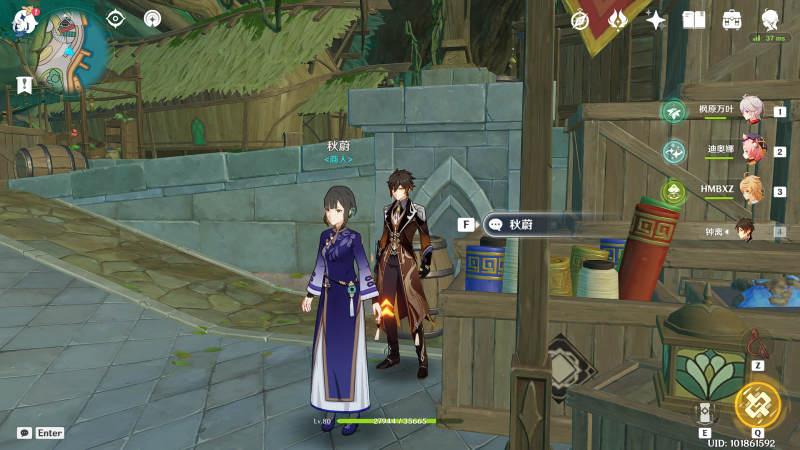
Task: Open the compass events icon
Action: click(x=580, y=20)
